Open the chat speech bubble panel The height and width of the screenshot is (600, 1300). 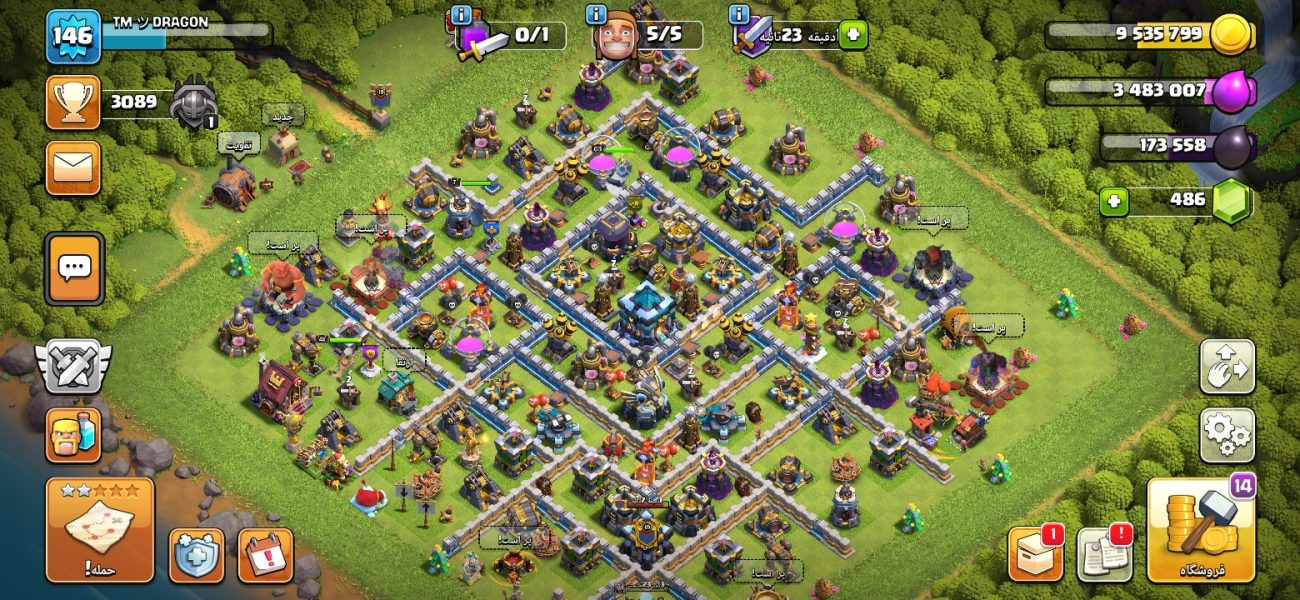[74, 268]
